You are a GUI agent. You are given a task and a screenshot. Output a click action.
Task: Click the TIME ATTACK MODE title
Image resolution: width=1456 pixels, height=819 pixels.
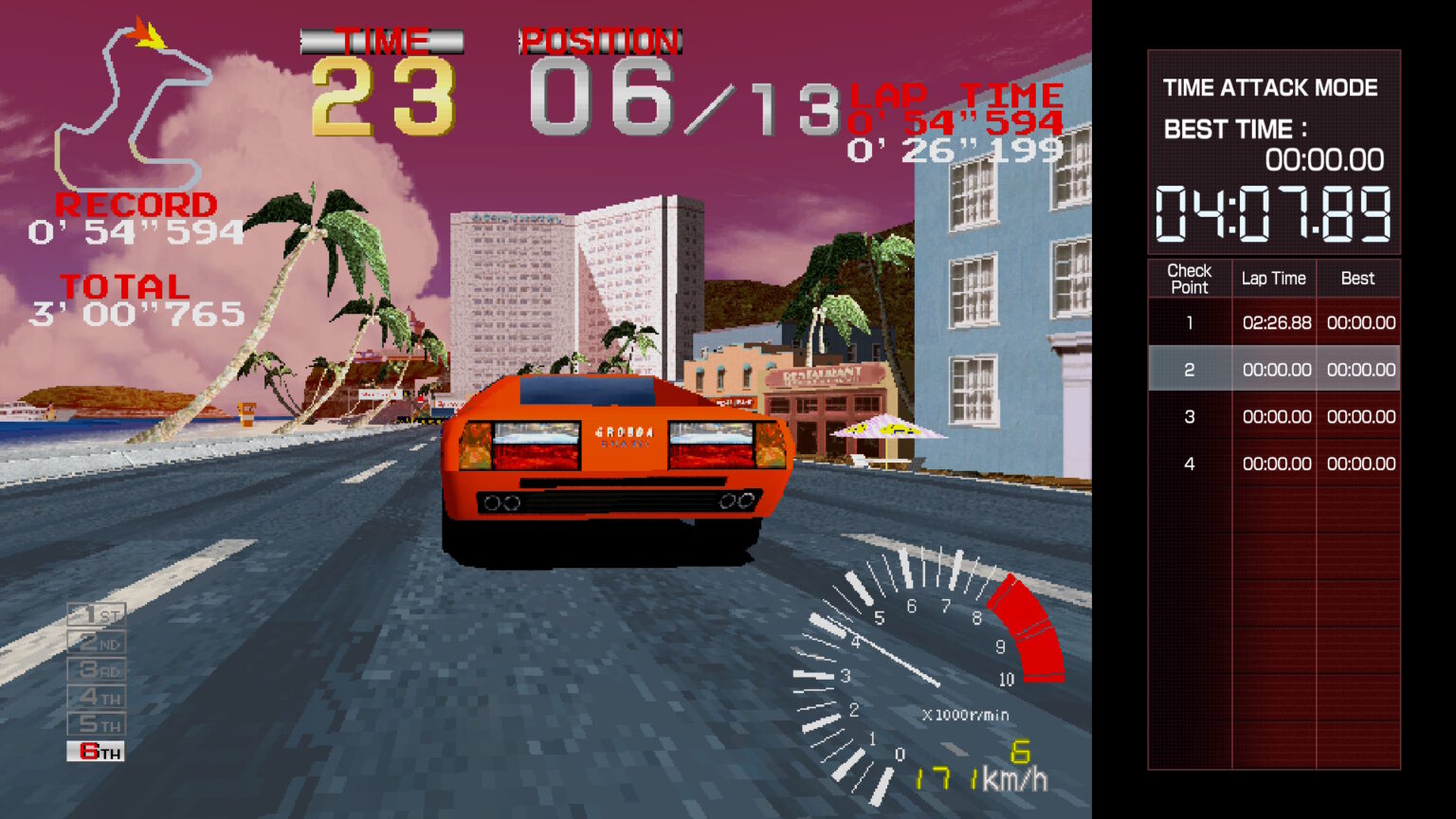(x=1271, y=87)
